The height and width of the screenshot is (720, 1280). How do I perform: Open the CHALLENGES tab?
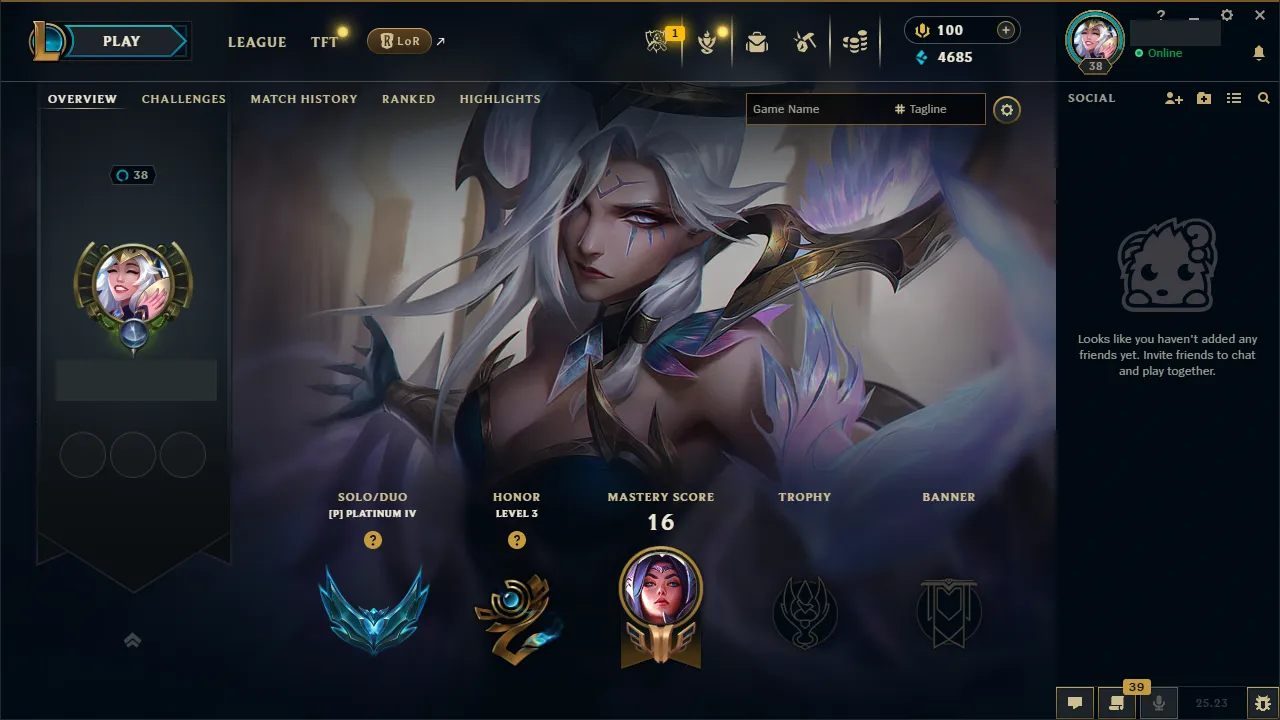tap(184, 98)
